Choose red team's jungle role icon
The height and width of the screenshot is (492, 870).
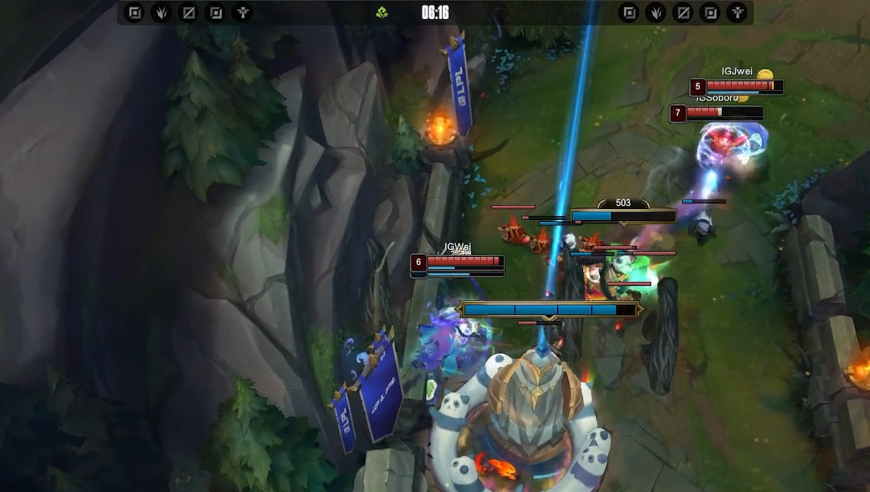click(x=656, y=13)
